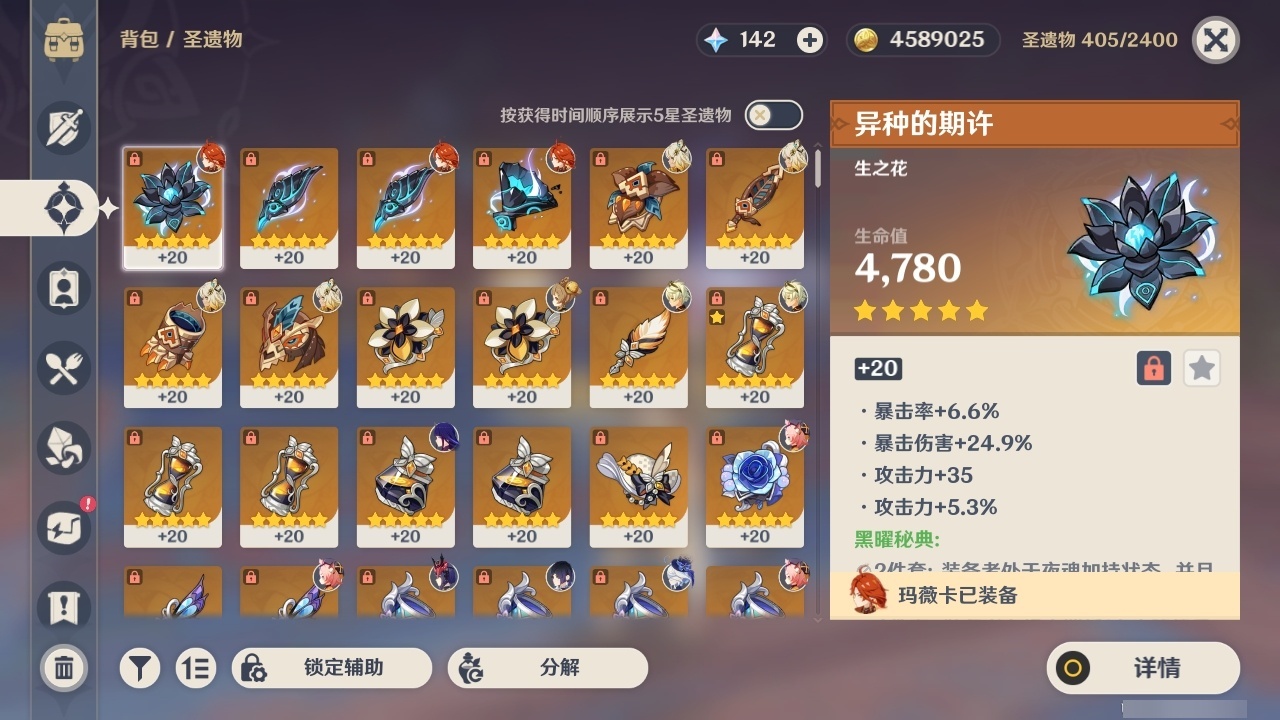The image size is (1280, 720).
Task: Switch to the artifacts tab in sidebar
Action: tap(63, 208)
